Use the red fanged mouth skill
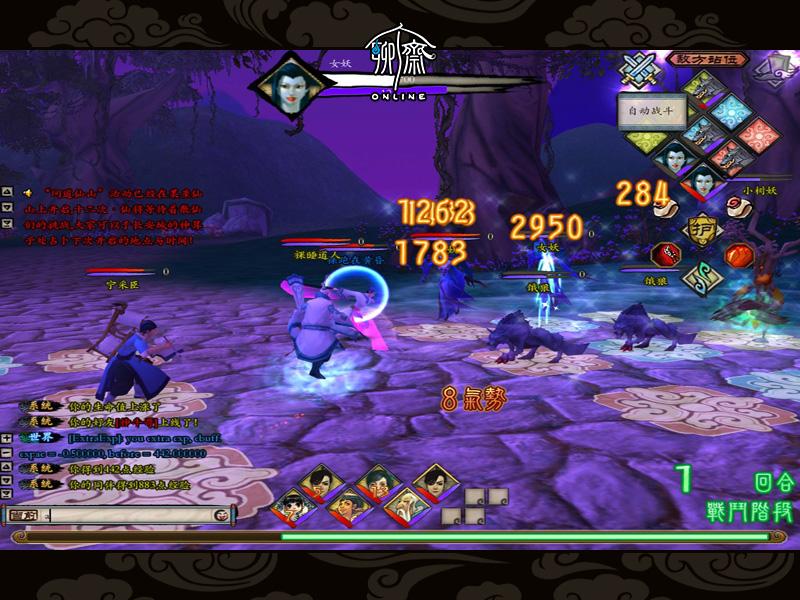This screenshot has width=800, height=600. pos(663,255)
